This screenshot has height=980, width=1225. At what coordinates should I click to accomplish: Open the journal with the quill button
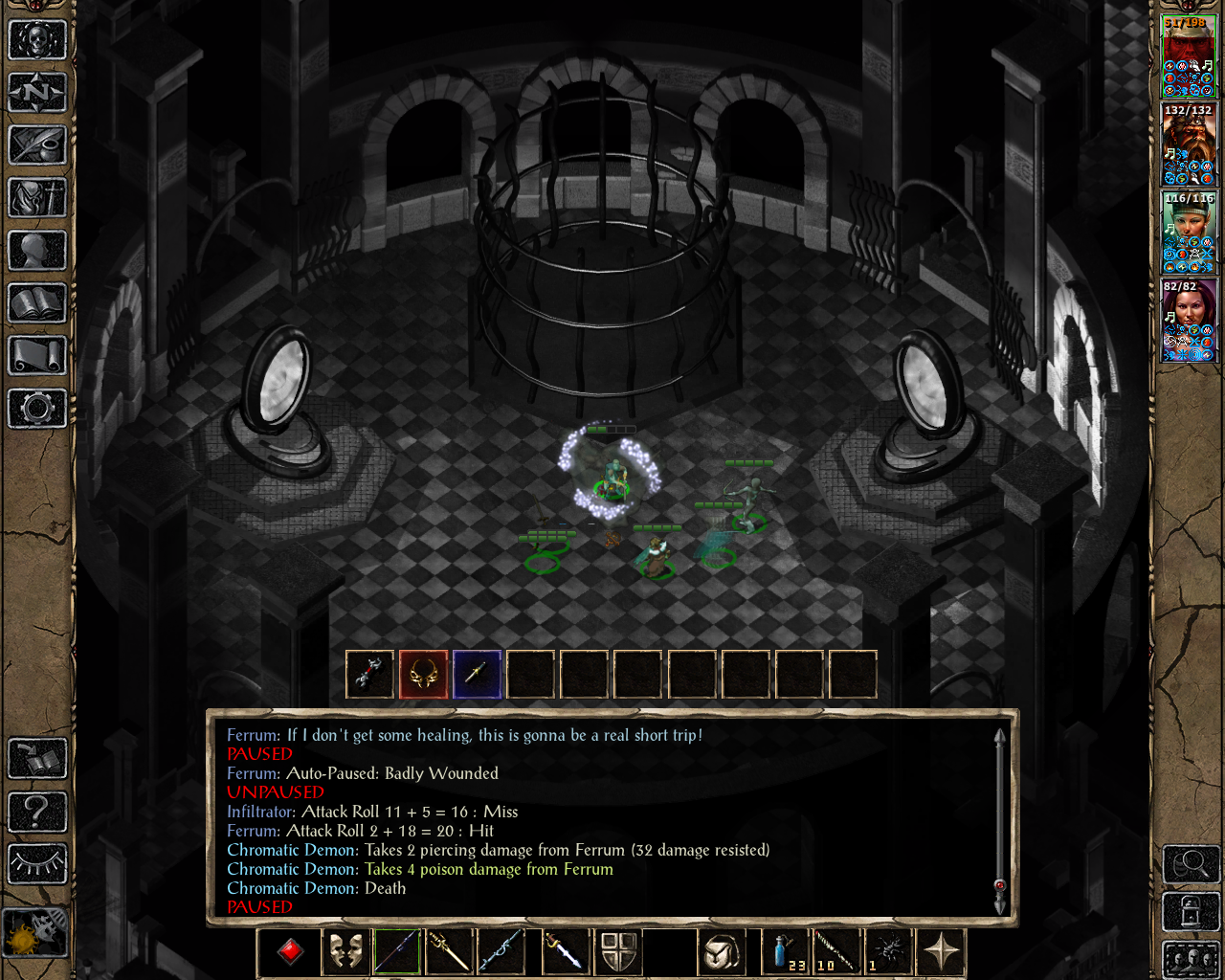[37, 145]
